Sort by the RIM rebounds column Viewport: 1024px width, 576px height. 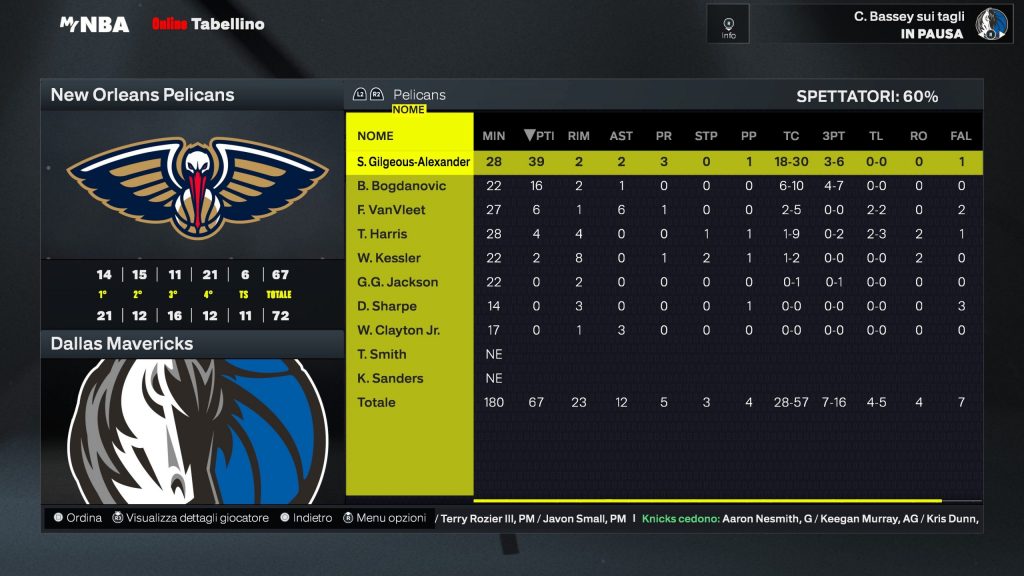coord(578,136)
